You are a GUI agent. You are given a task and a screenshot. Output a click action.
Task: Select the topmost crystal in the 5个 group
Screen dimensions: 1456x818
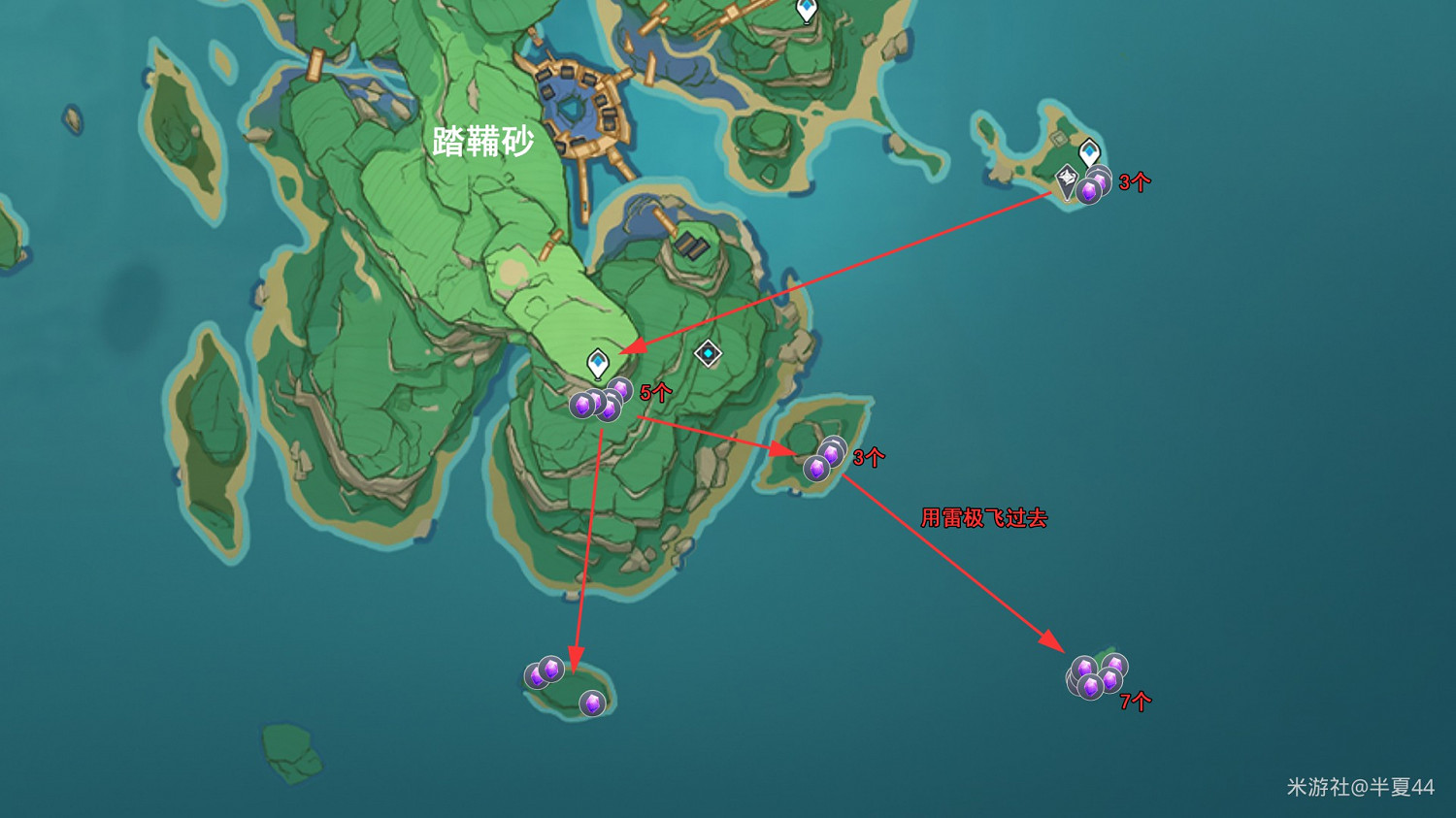click(x=619, y=388)
